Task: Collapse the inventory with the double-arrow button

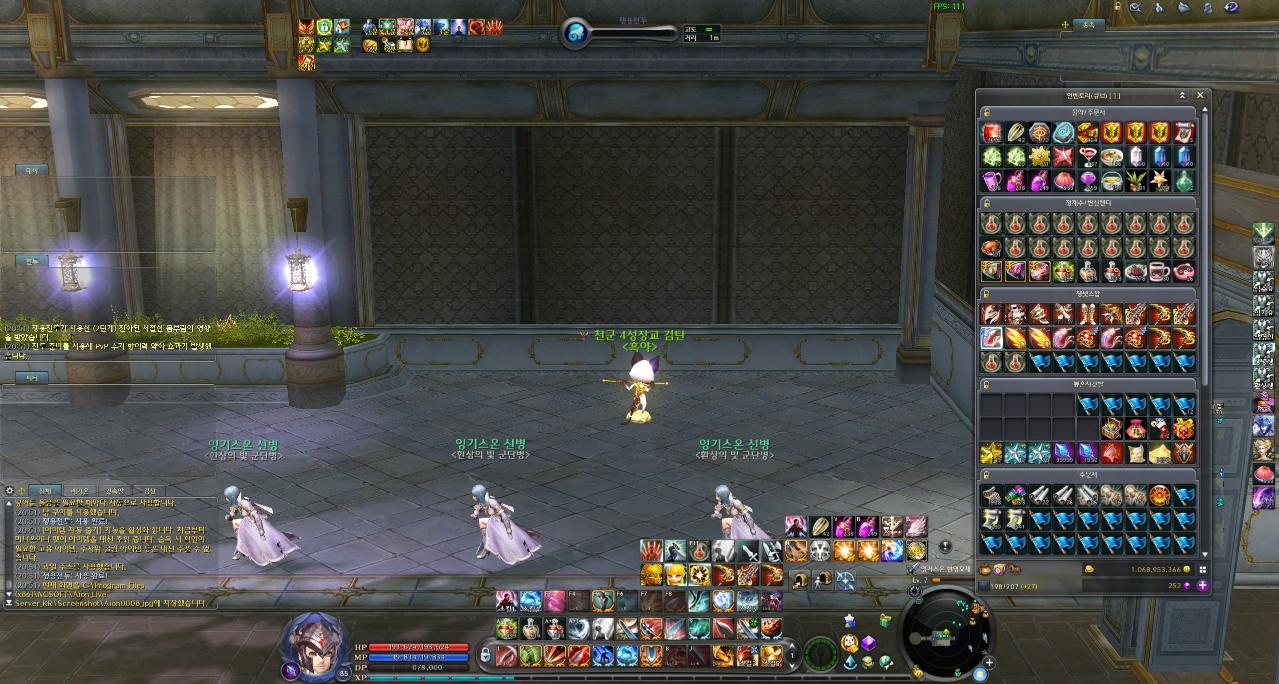Action: click(1182, 96)
